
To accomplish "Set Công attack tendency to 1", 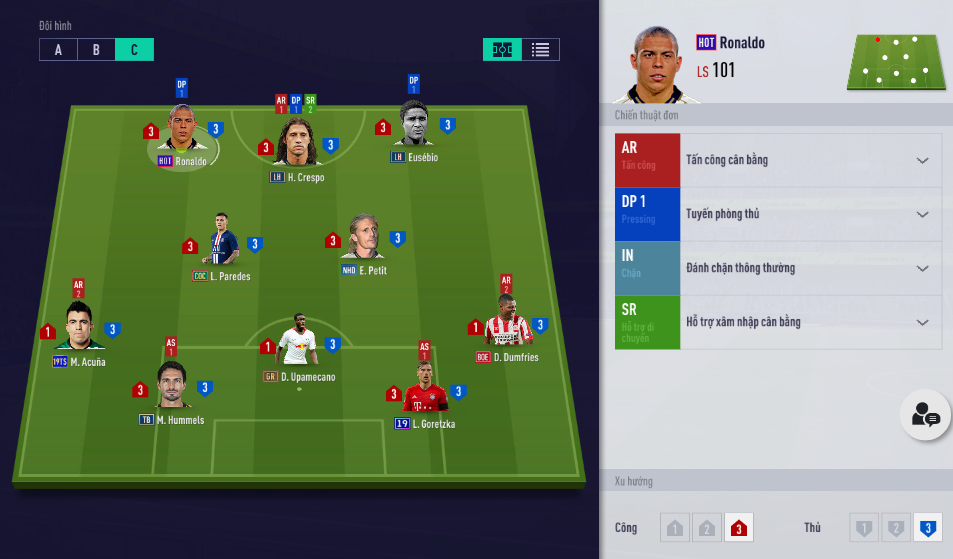I will pyautogui.click(x=675, y=528).
